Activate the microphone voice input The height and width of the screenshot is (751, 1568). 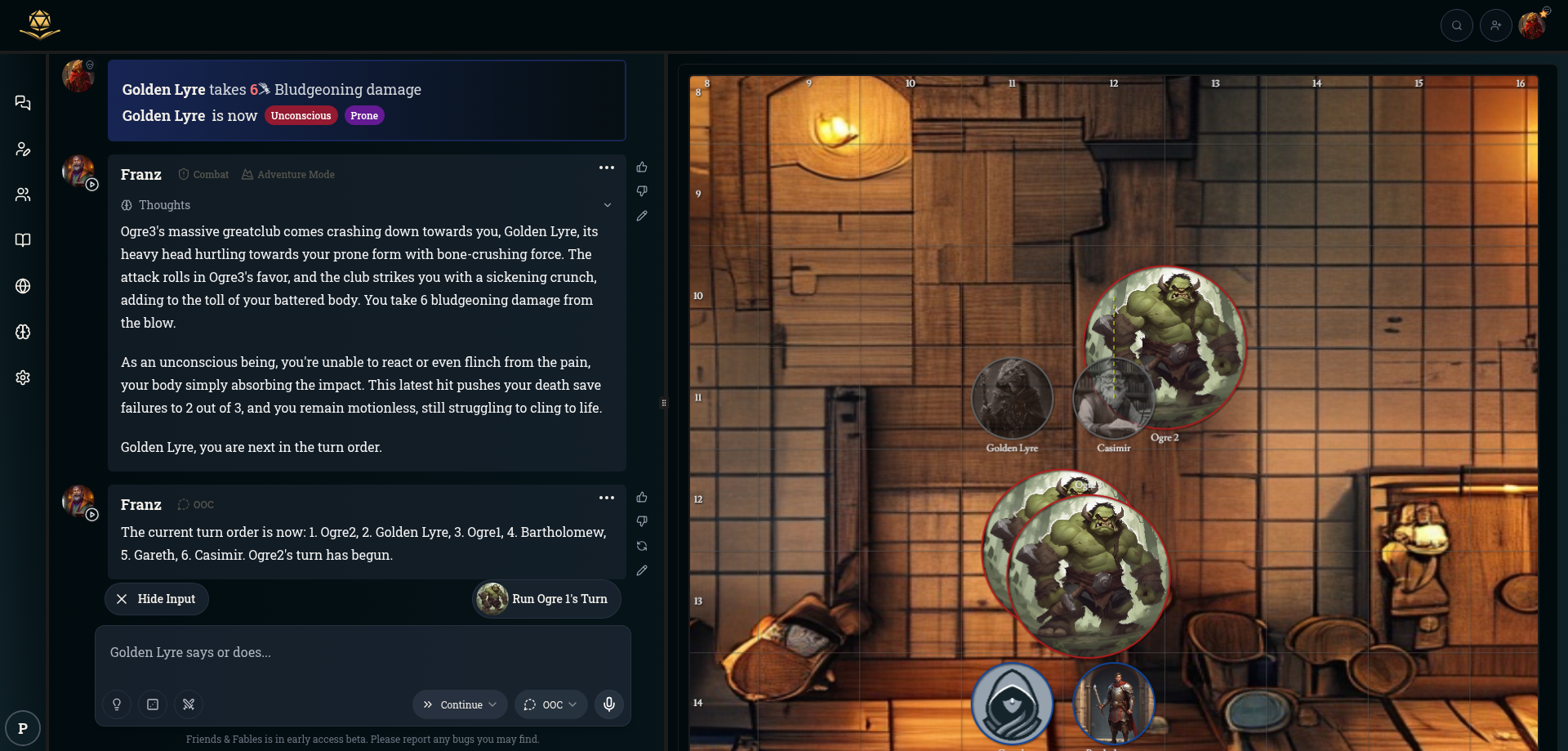[609, 704]
